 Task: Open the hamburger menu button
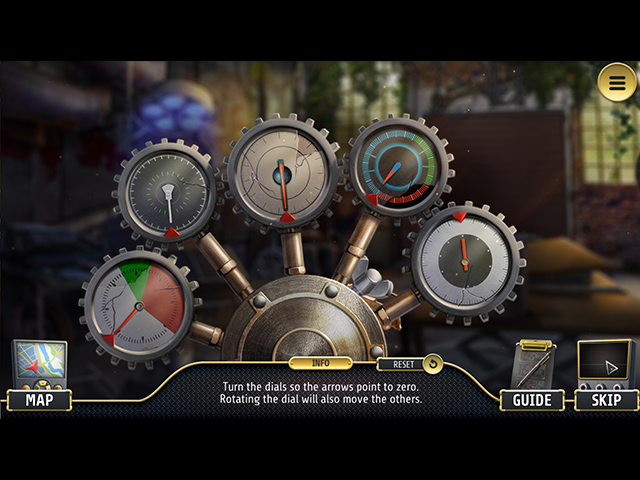(x=617, y=83)
